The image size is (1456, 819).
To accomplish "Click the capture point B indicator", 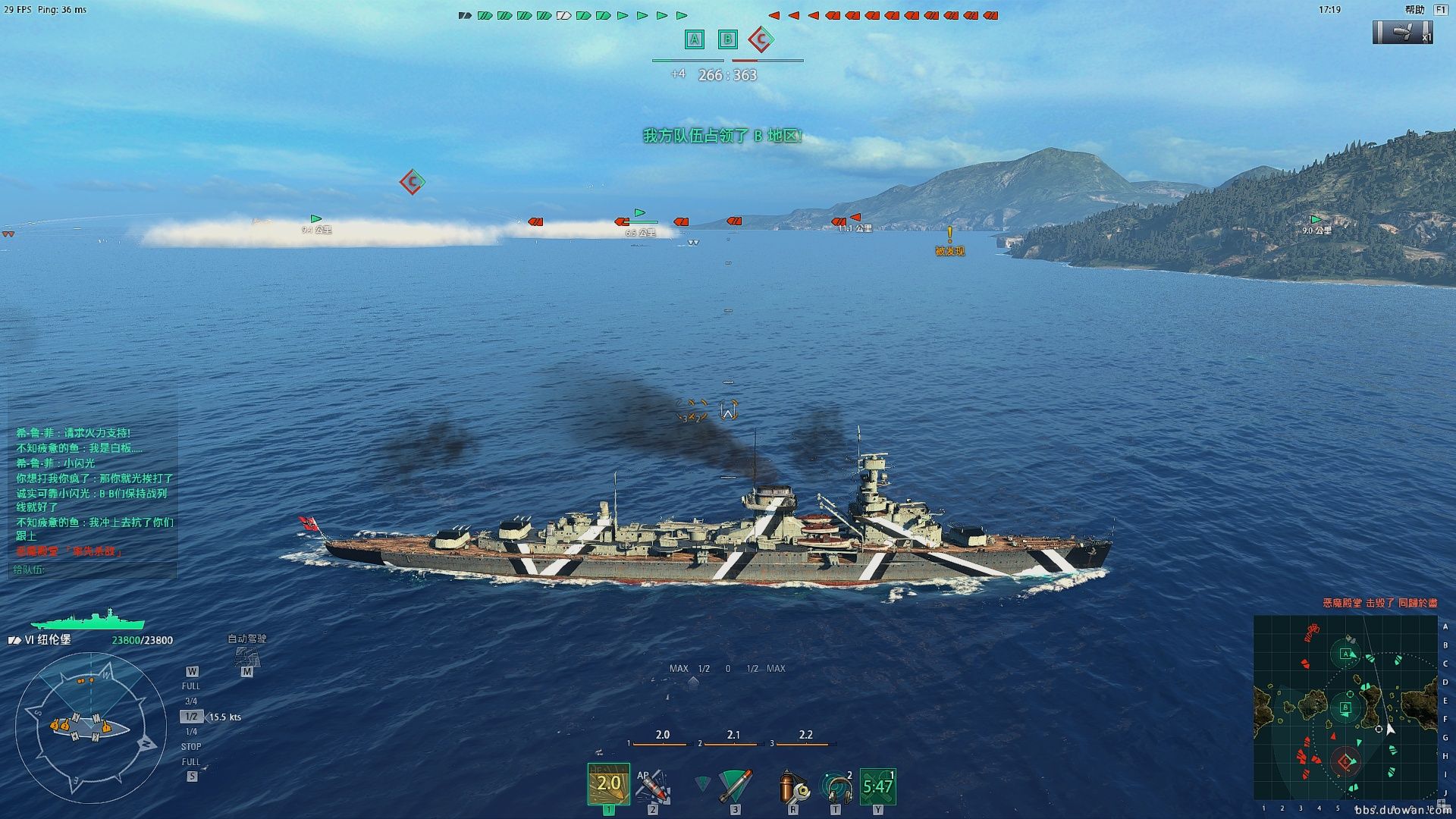I will (x=727, y=39).
